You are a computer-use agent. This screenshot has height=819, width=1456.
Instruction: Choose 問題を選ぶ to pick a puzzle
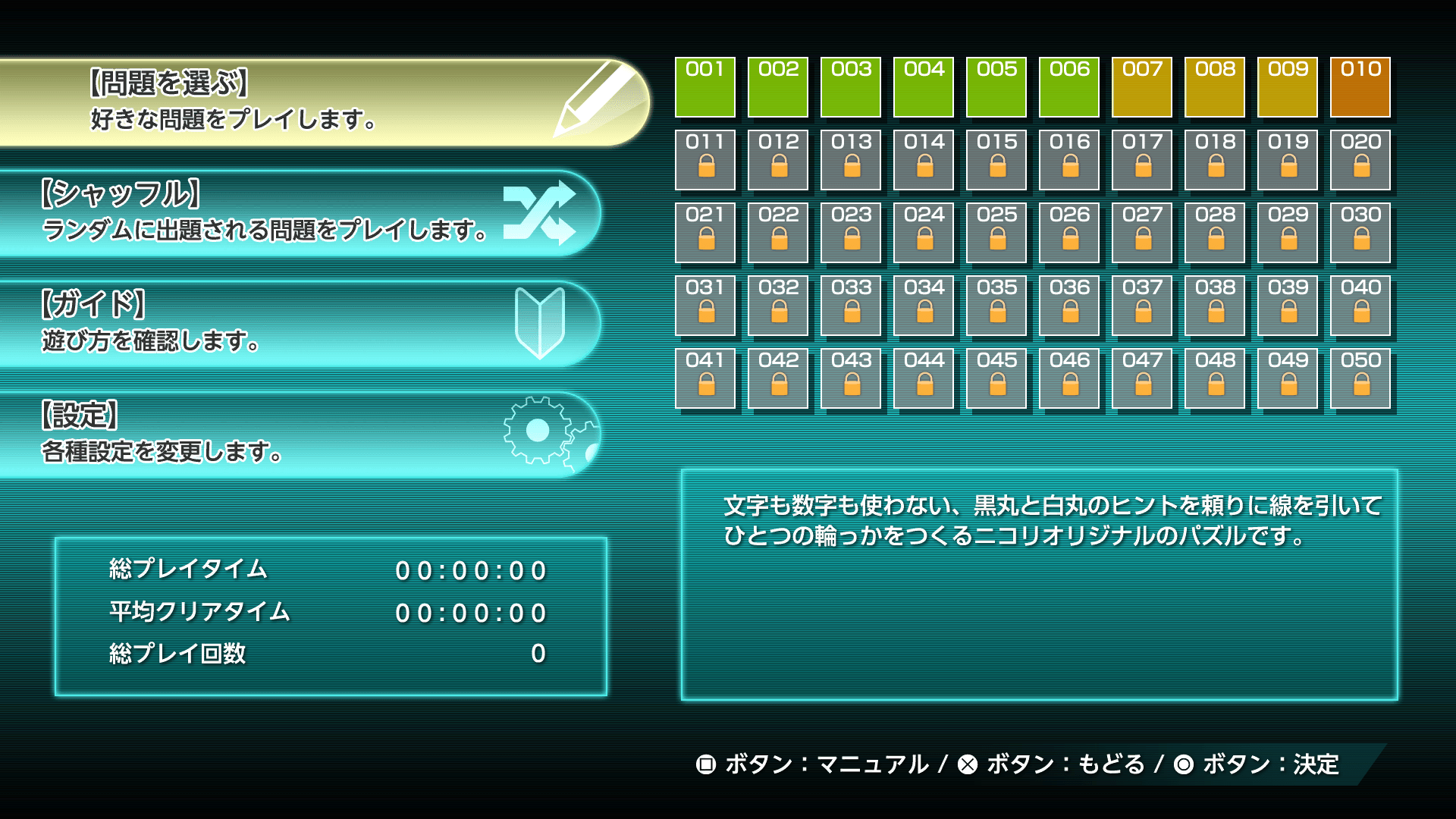click(227, 99)
